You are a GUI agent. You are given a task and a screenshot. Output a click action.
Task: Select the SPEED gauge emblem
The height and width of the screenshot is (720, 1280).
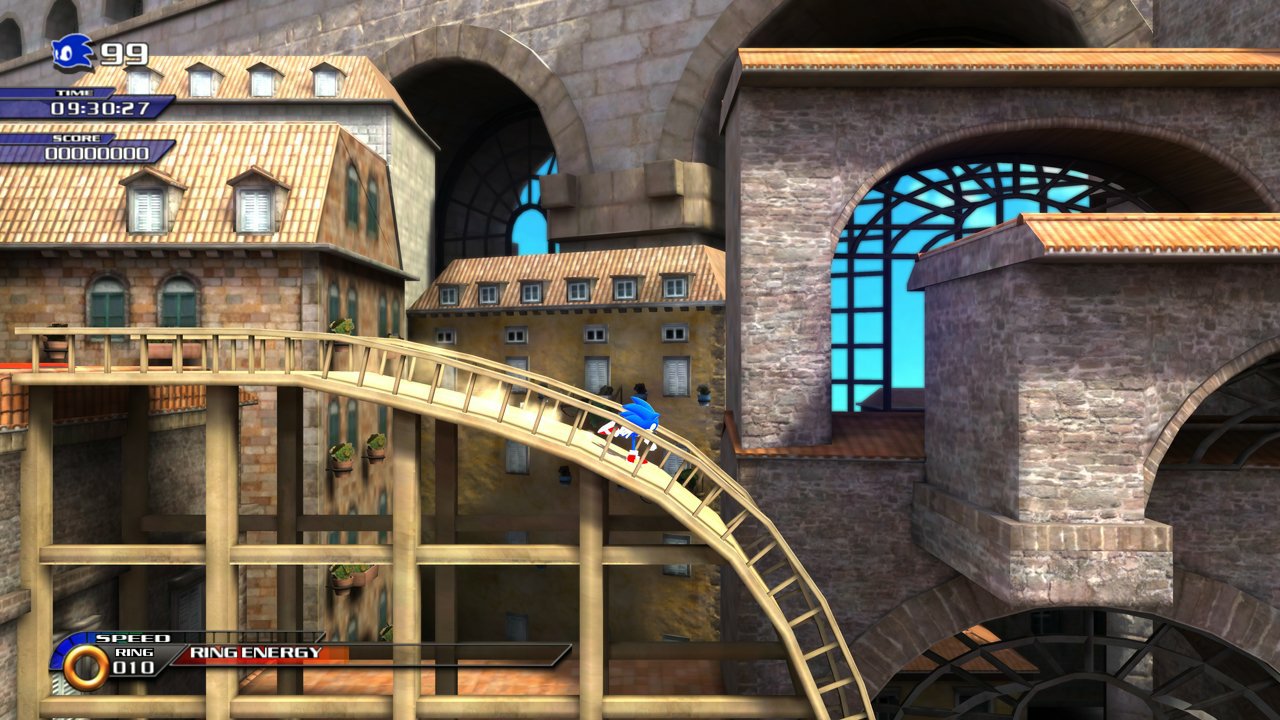pyautogui.click(x=136, y=636)
